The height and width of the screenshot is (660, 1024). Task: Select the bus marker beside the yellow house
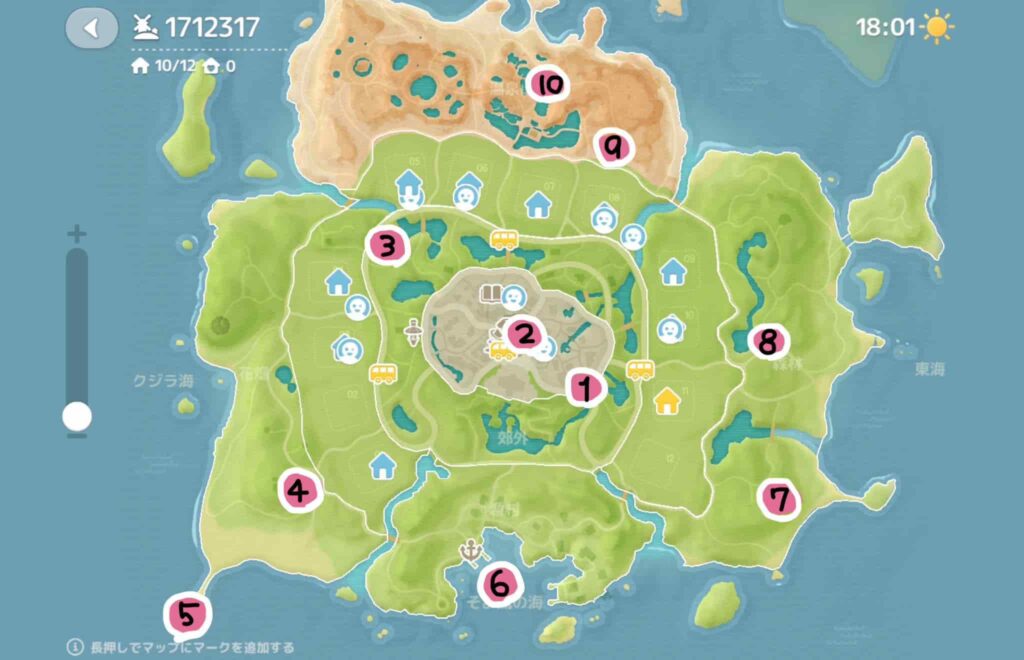pos(639,371)
